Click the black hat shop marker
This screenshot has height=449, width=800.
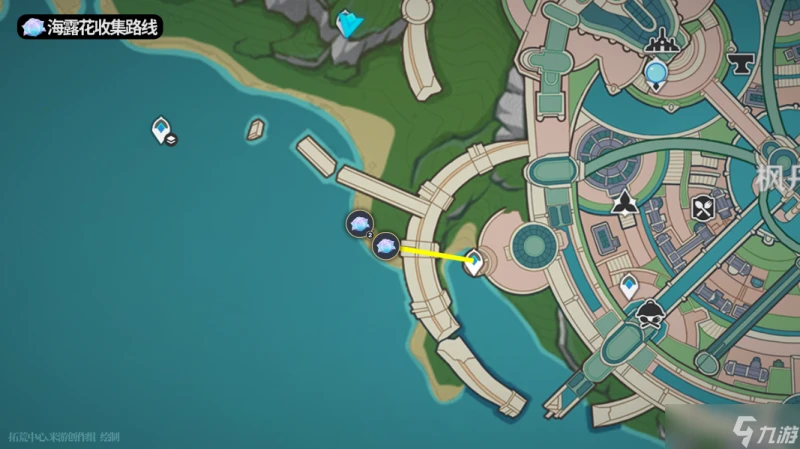(651, 313)
